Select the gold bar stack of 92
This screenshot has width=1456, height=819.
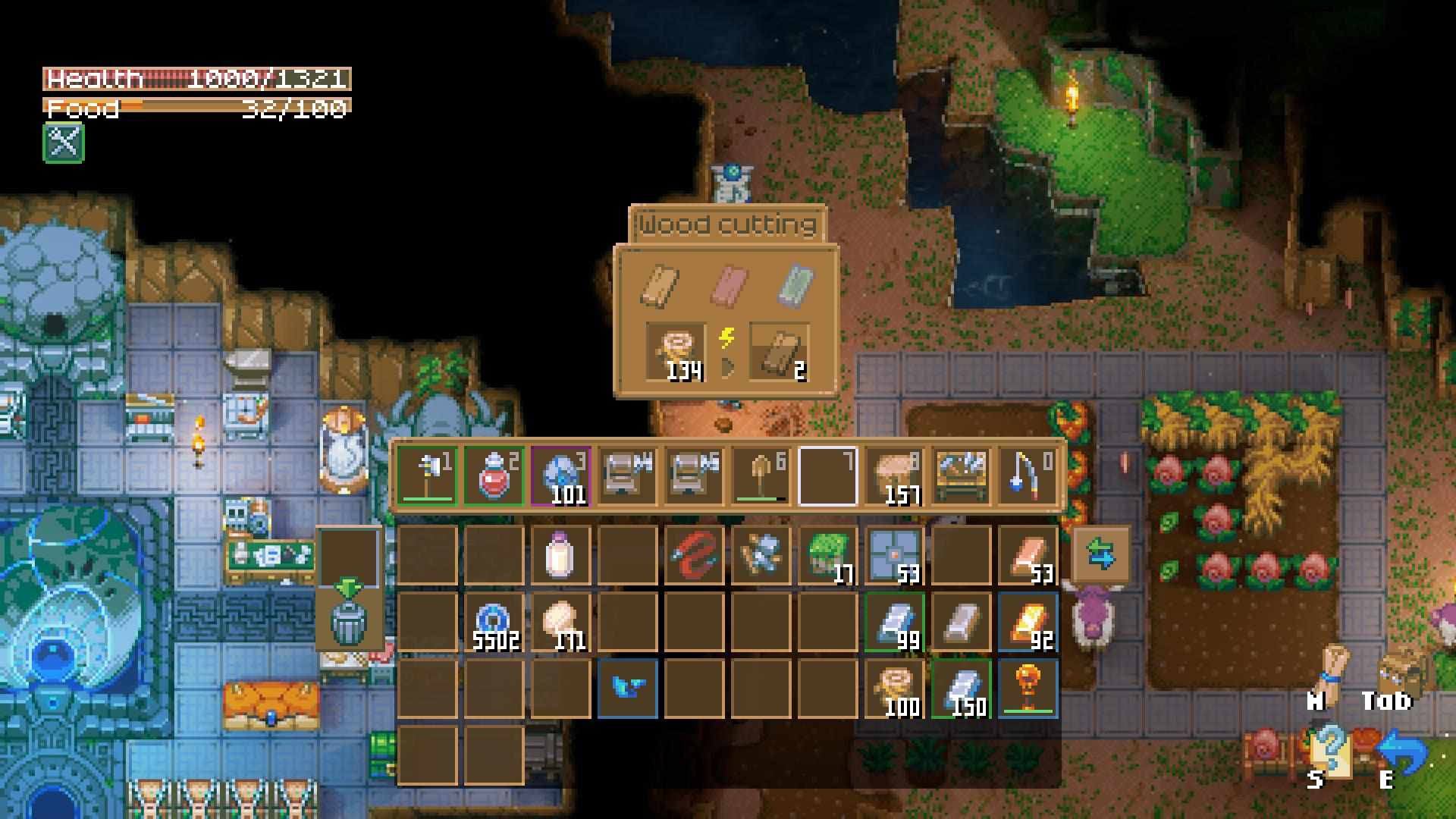tap(1028, 622)
